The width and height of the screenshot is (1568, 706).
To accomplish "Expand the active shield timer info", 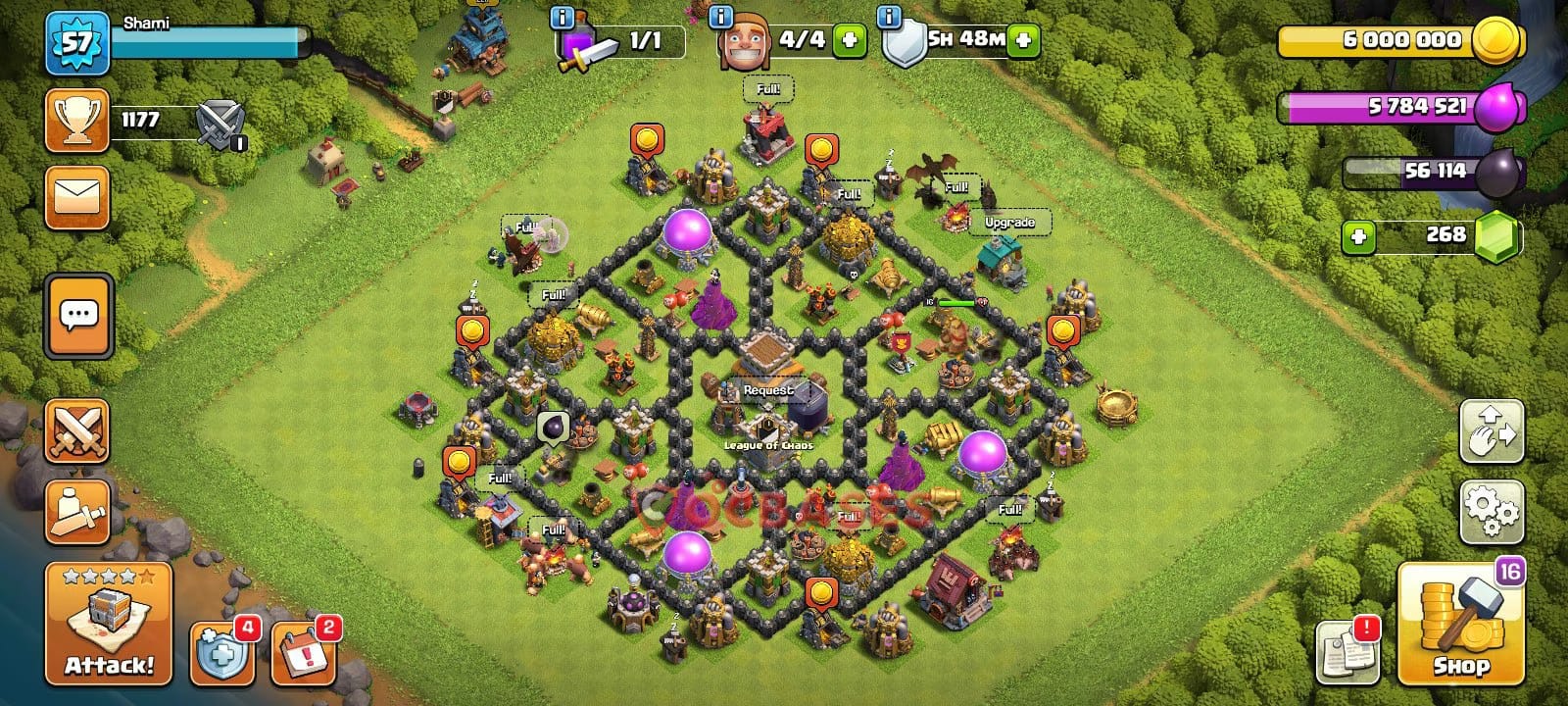I will click(889, 18).
